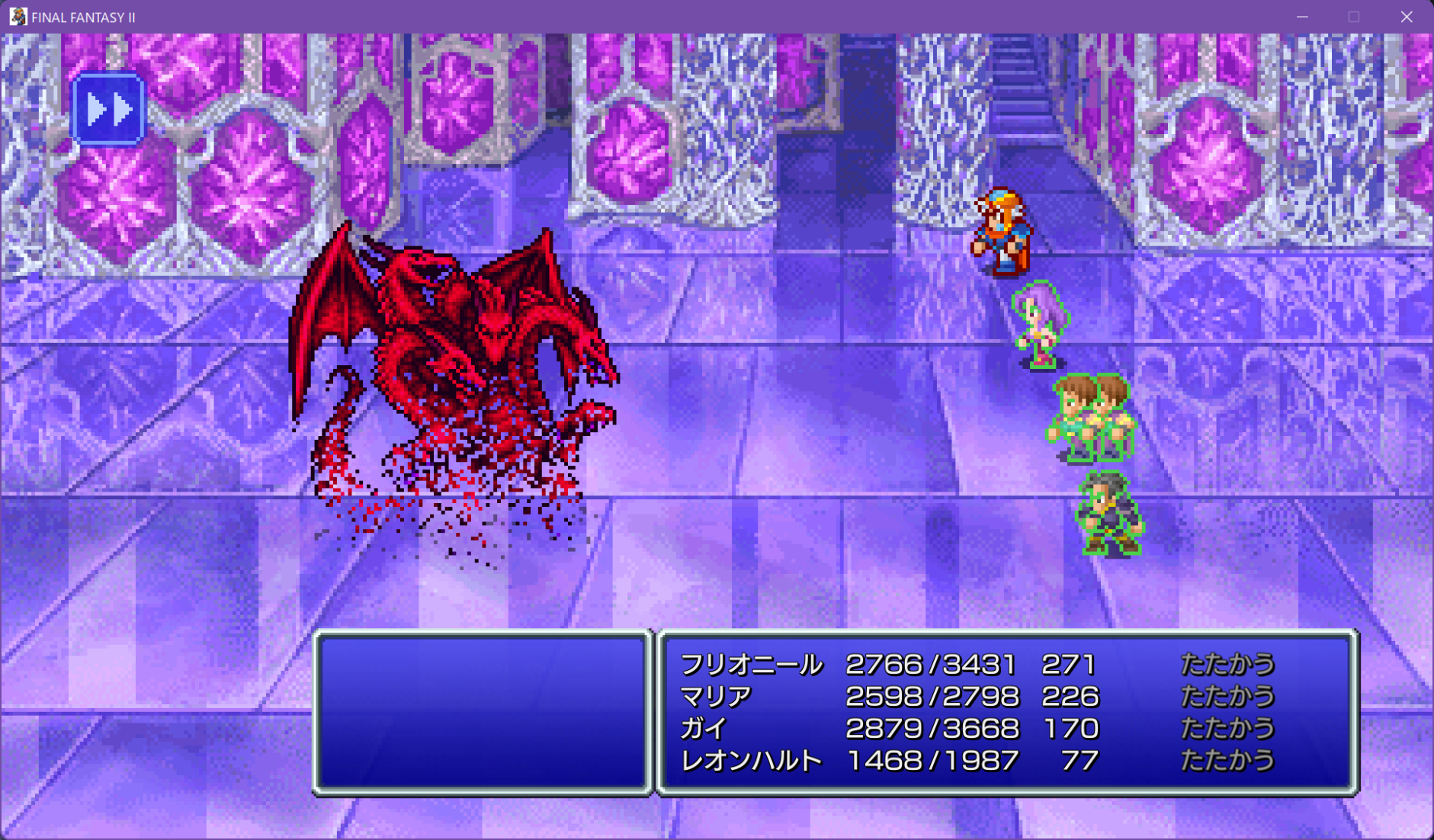Select マリア's row in the party list
The width and height of the screenshot is (1434, 840).
(x=716, y=697)
